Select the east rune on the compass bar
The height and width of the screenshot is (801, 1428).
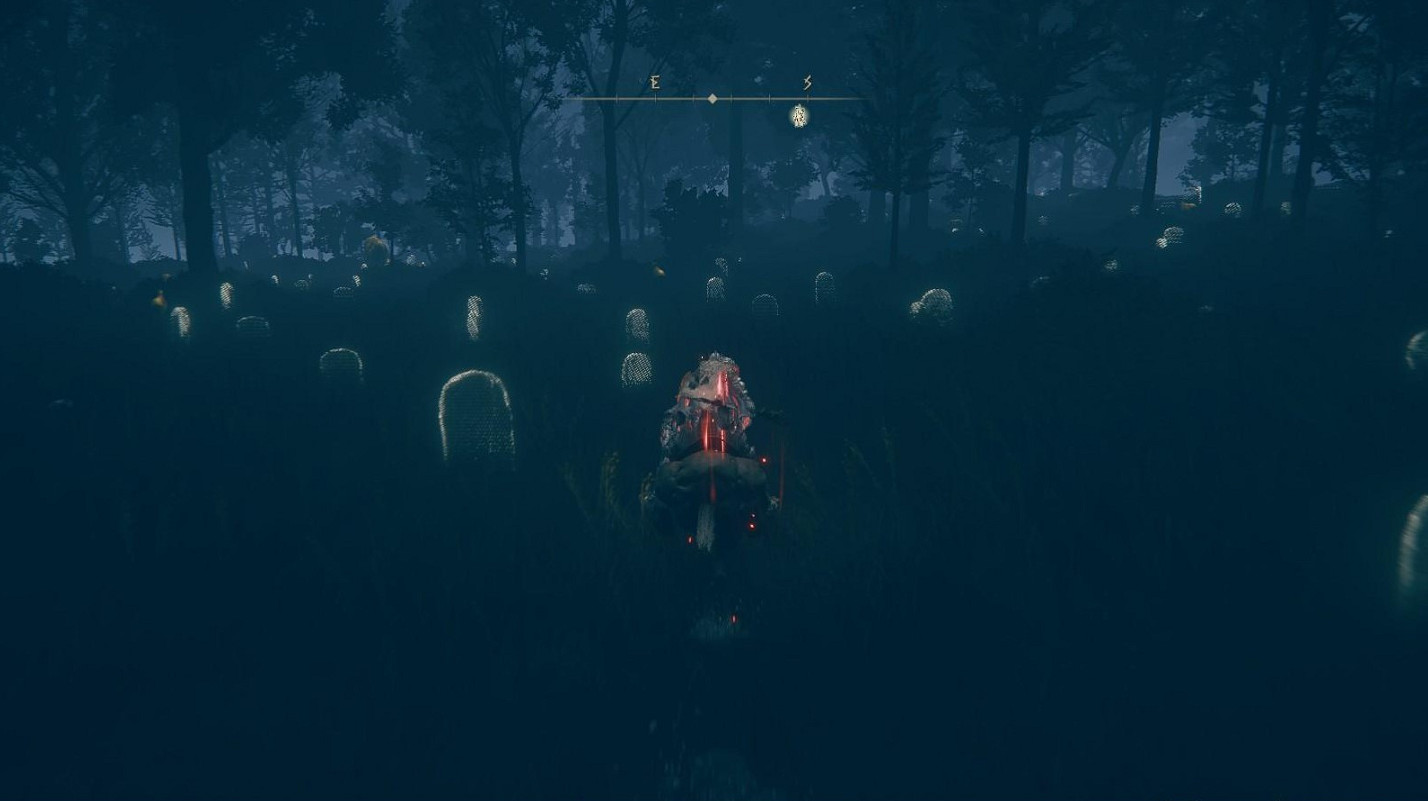(656, 83)
